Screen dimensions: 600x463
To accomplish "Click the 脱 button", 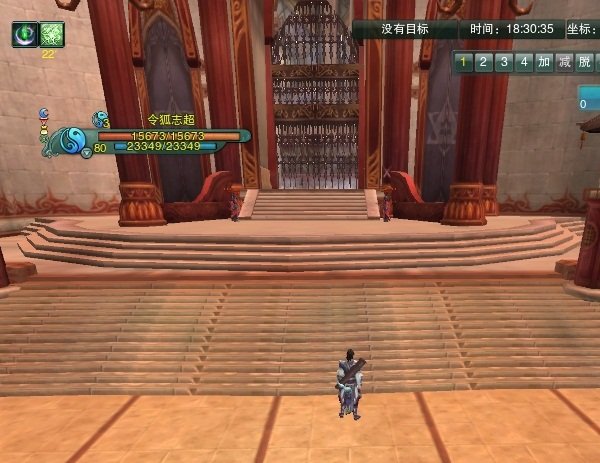I will (x=585, y=62).
